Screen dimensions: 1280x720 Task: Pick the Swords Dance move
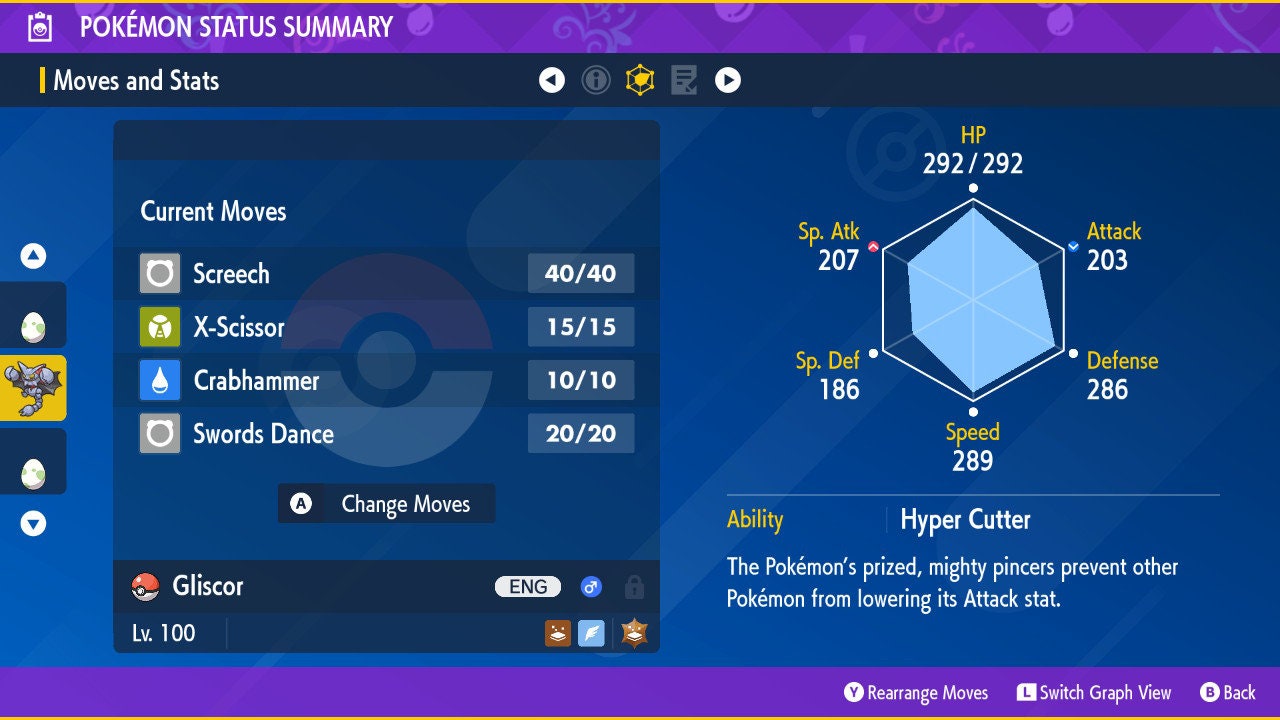coord(386,434)
